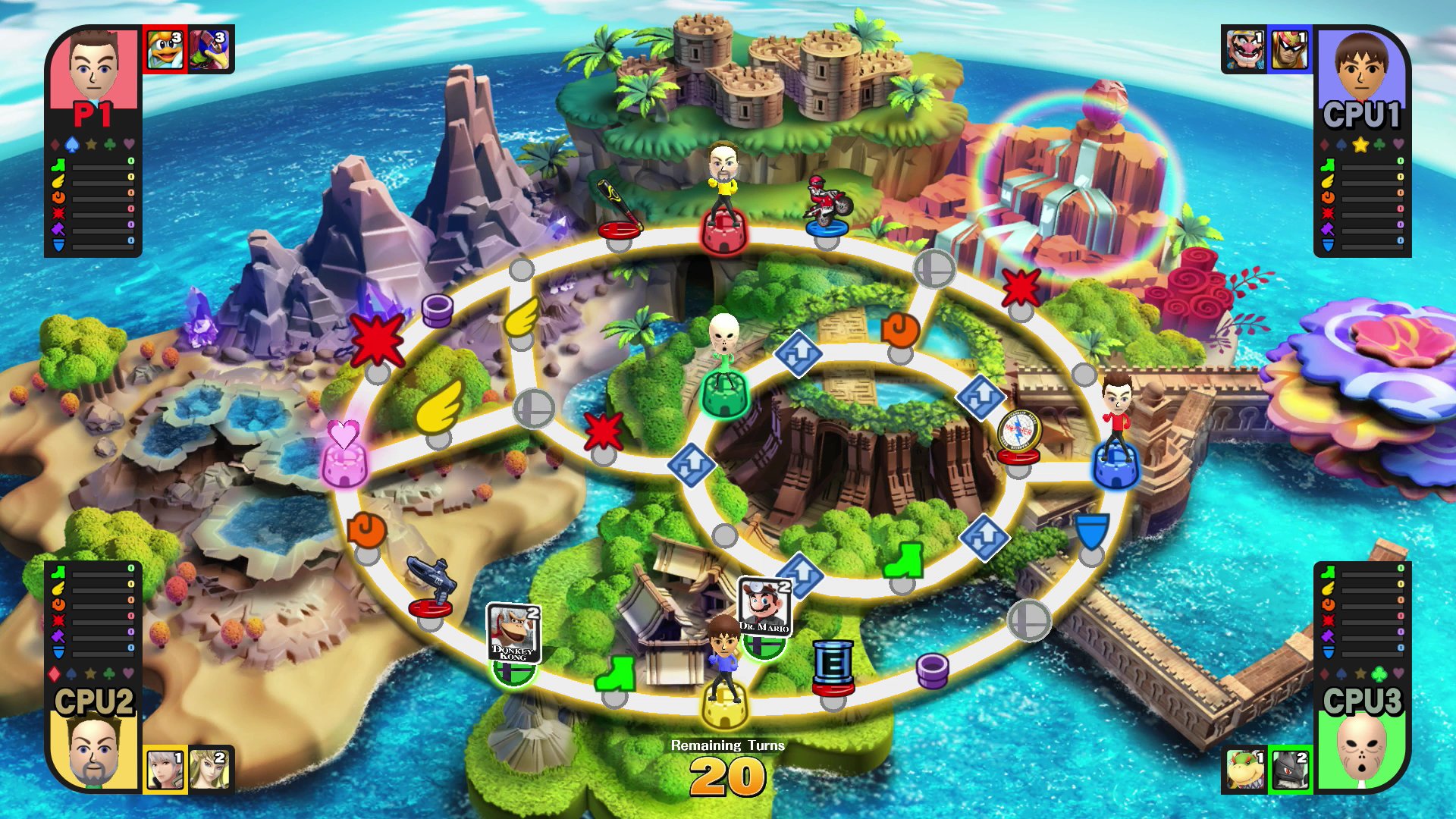Select P1's Falco fighter icon
The height and width of the screenshot is (819, 1456).
pos(211,49)
